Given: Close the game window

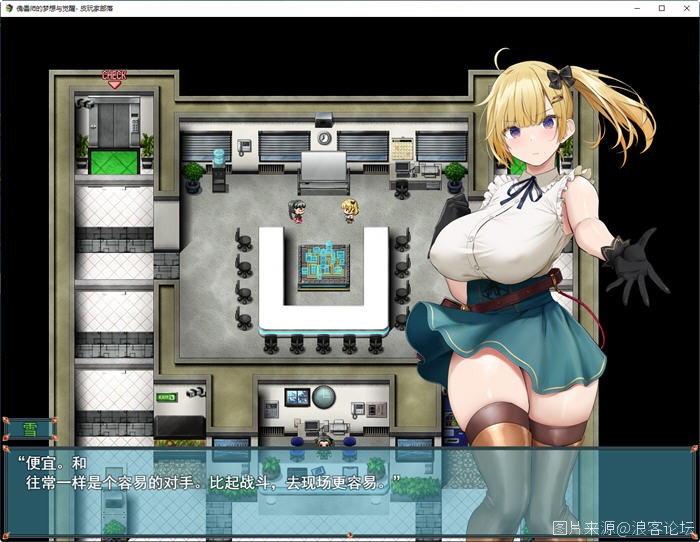Looking at the screenshot, I should pyautogui.click(x=685, y=8).
